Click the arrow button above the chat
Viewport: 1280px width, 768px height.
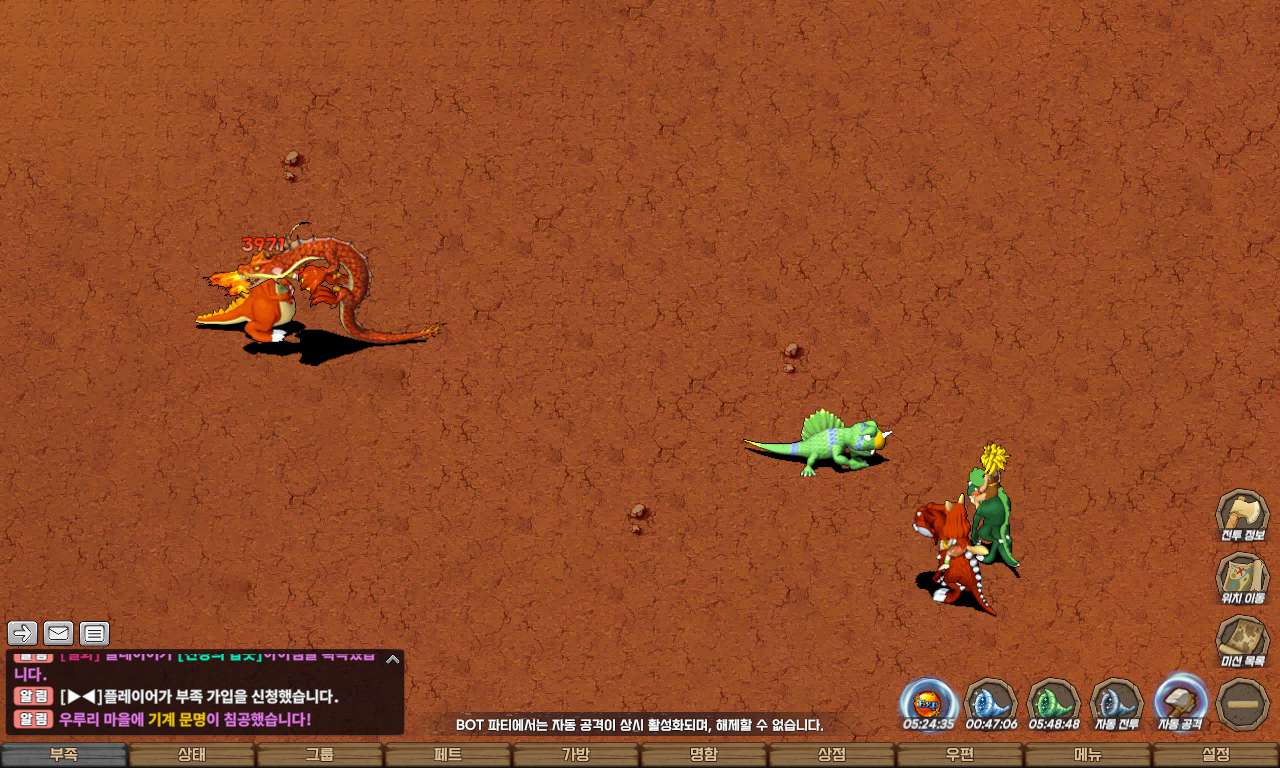pos(22,633)
